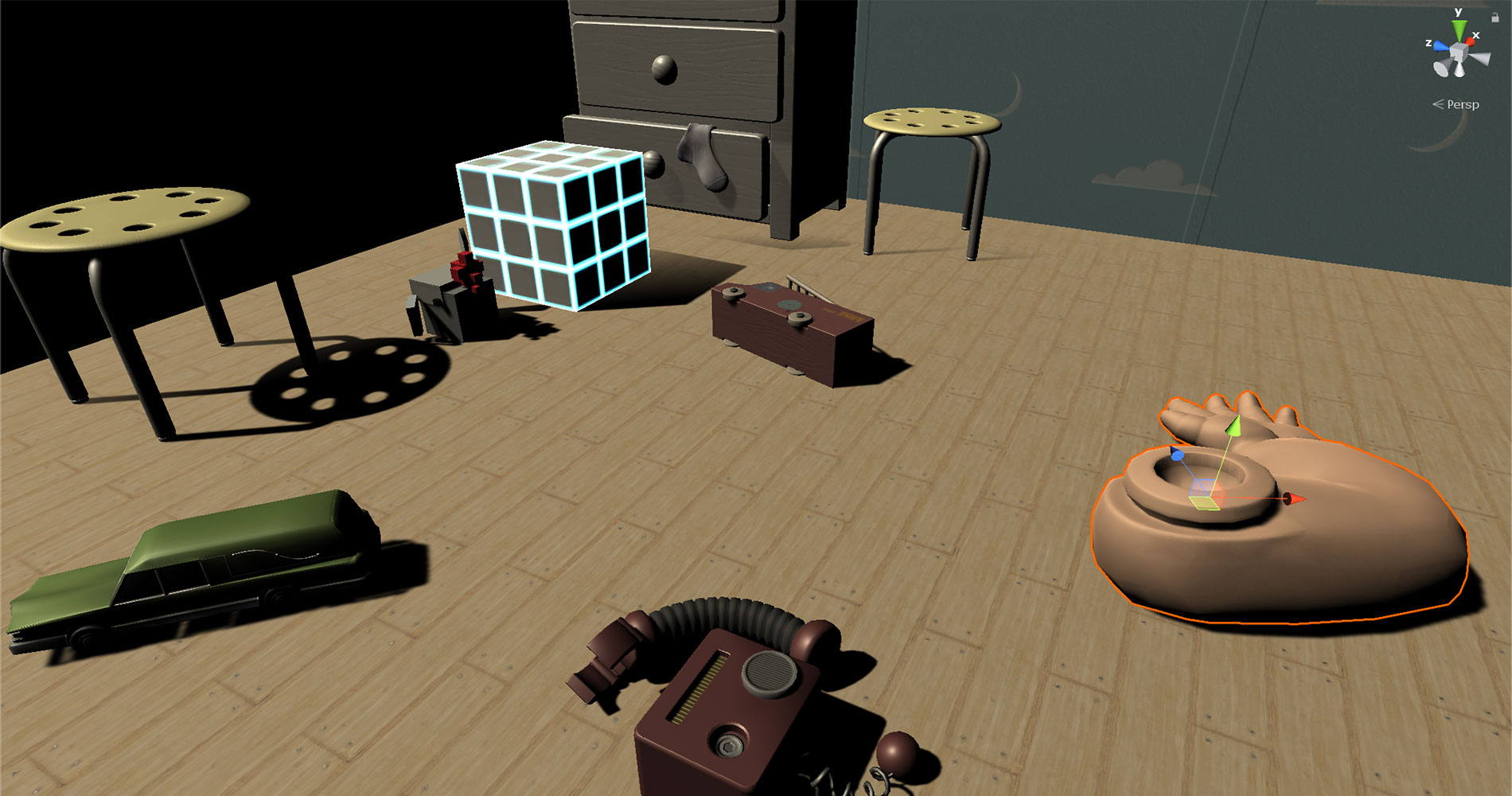
Task: Click the red X axis on the scene gizmo
Action: click(x=1470, y=41)
